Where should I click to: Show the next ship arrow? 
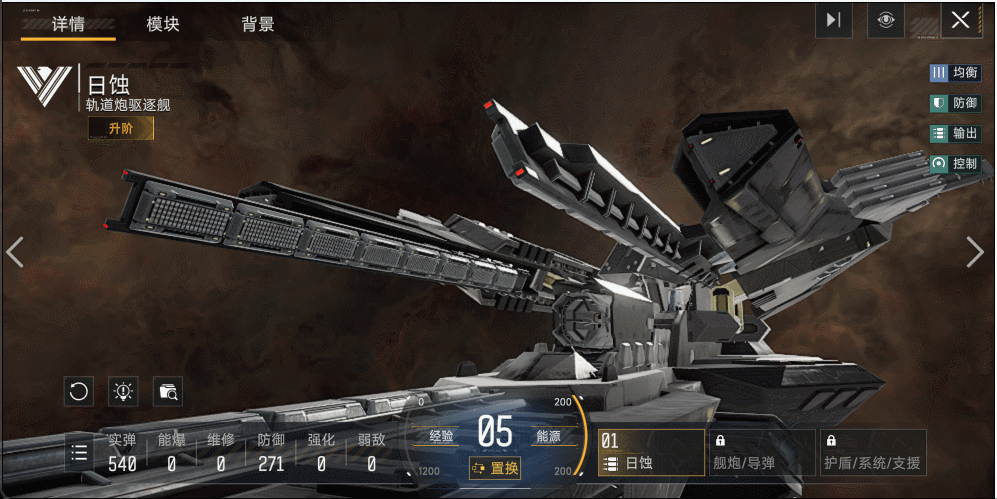(975, 252)
